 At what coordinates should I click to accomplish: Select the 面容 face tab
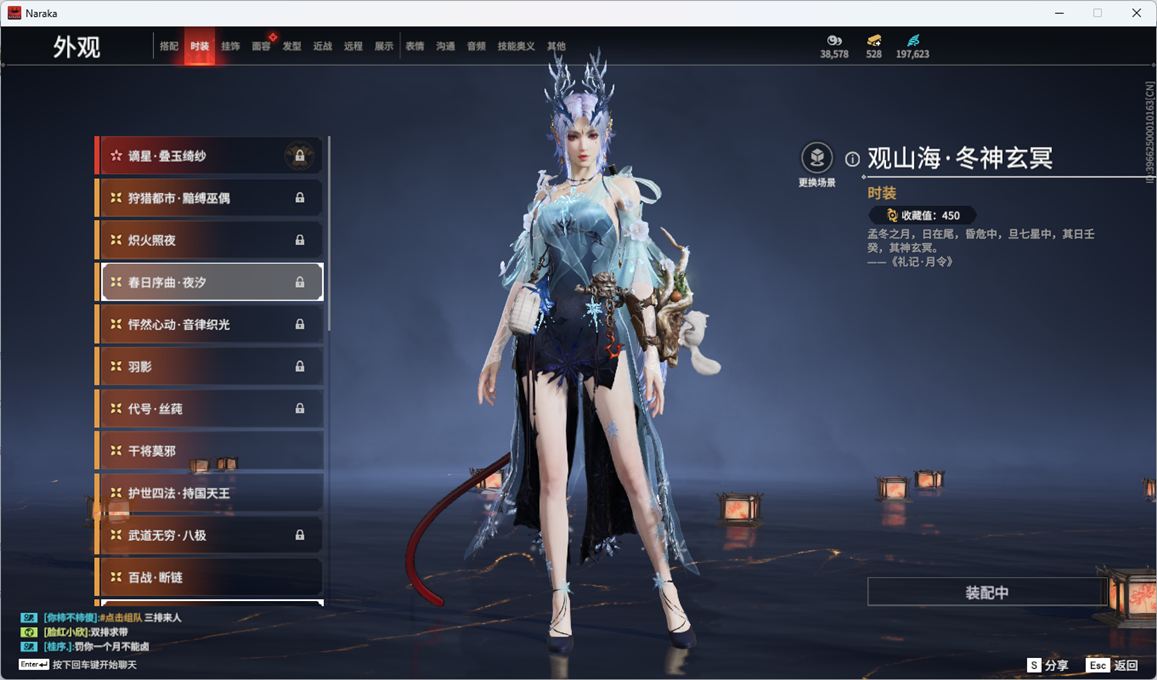click(x=261, y=46)
